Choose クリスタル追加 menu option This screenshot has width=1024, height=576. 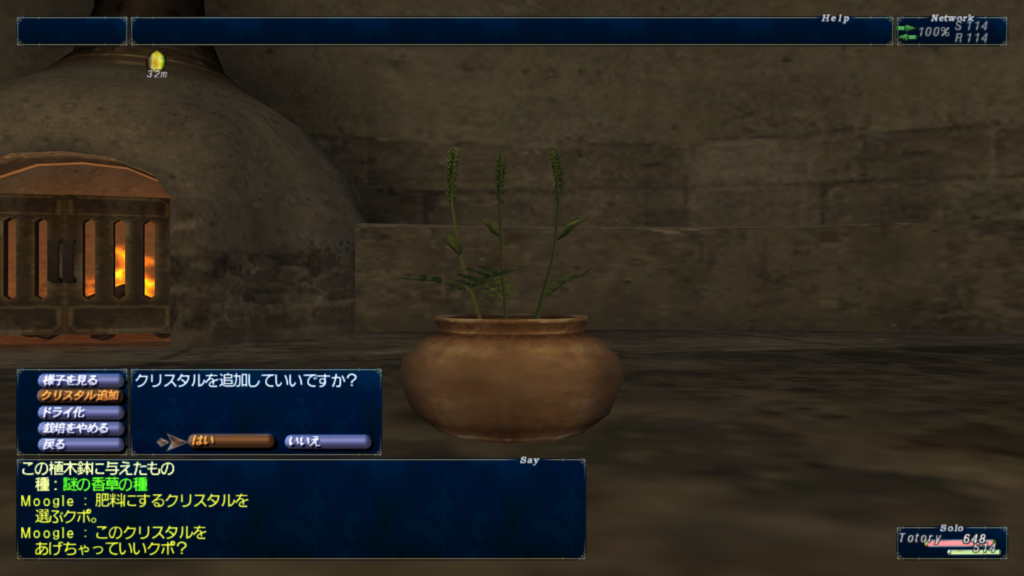tap(80, 396)
